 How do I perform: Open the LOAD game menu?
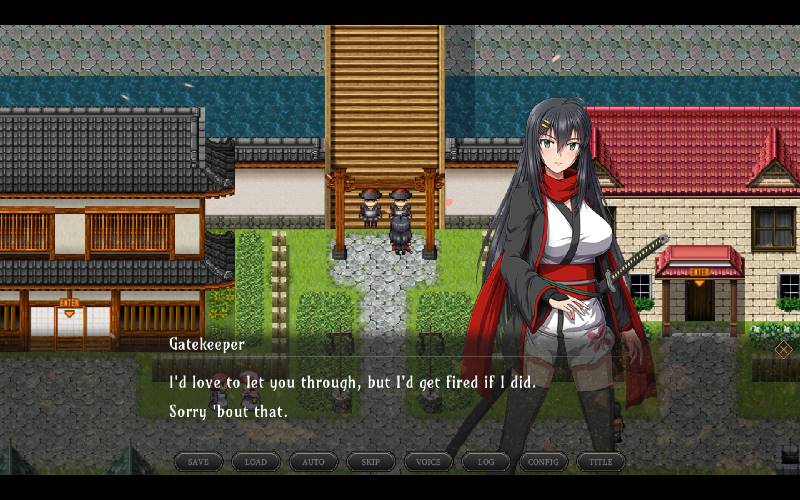coord(256,462)
